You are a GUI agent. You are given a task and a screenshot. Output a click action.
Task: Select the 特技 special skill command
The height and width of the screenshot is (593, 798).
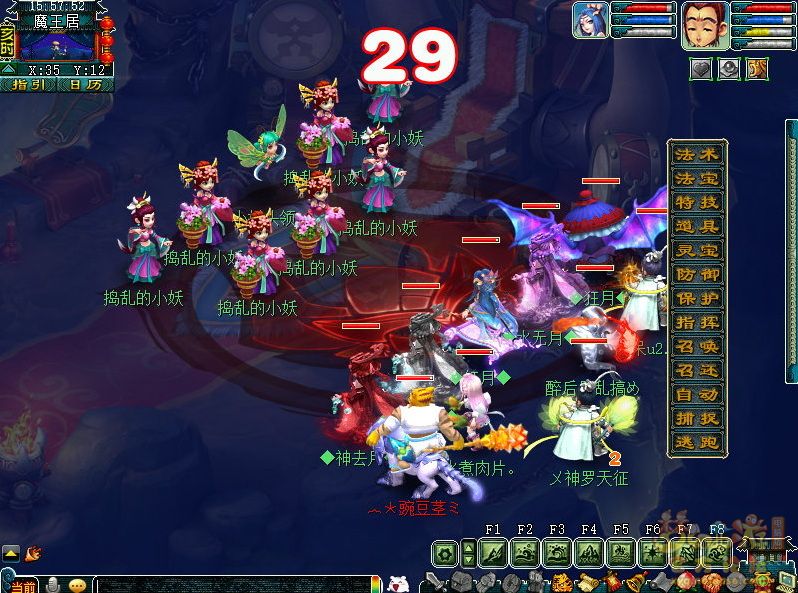point(697,203)
